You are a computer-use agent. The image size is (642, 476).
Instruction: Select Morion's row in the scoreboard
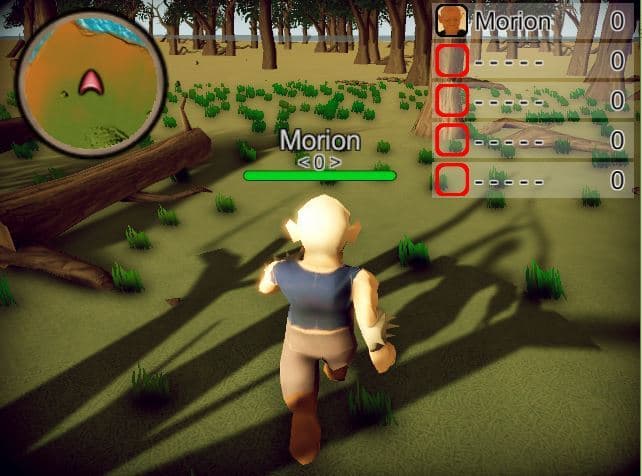point(533,19)
